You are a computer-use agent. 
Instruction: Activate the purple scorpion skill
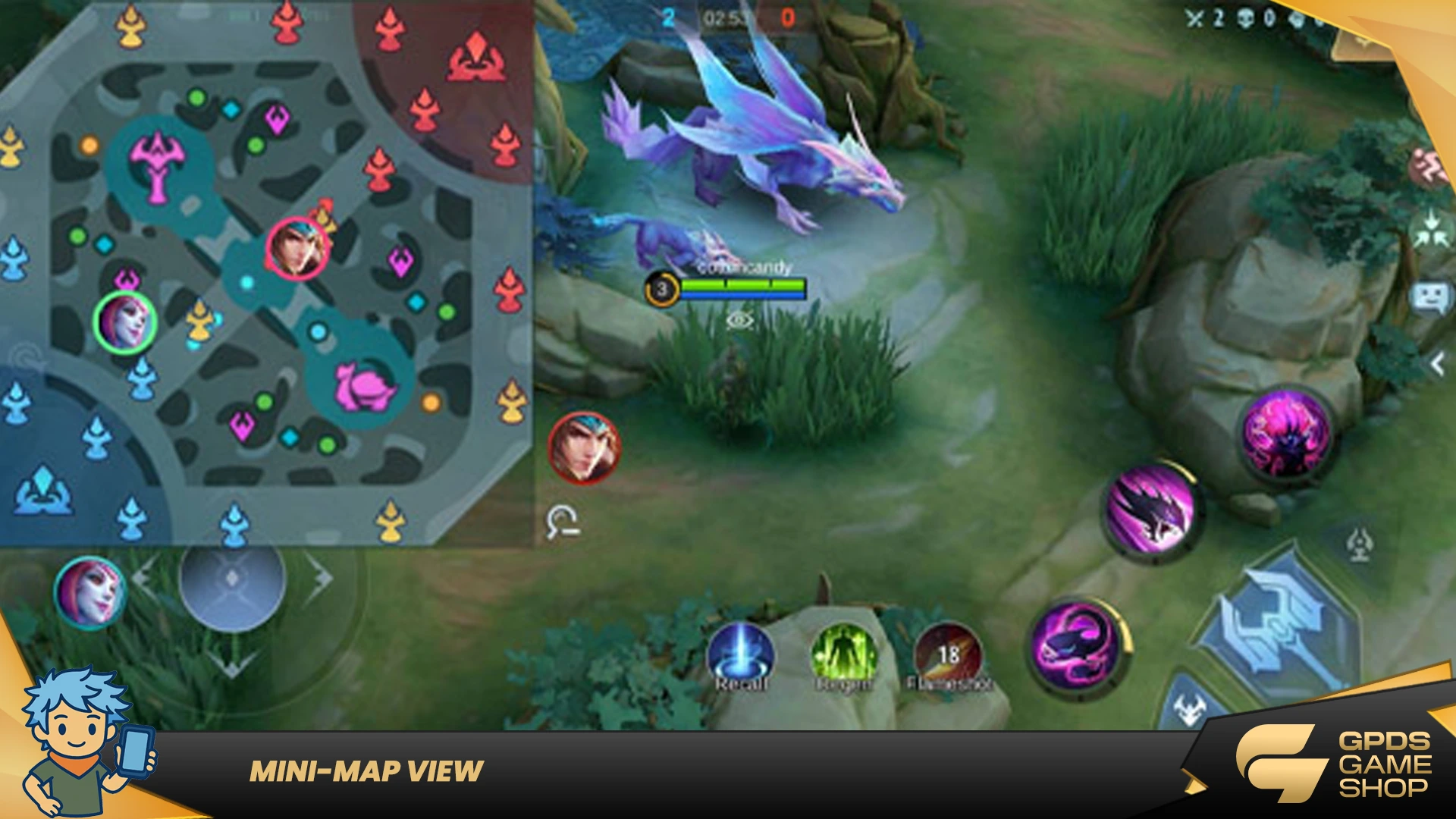click(1078, 645)
